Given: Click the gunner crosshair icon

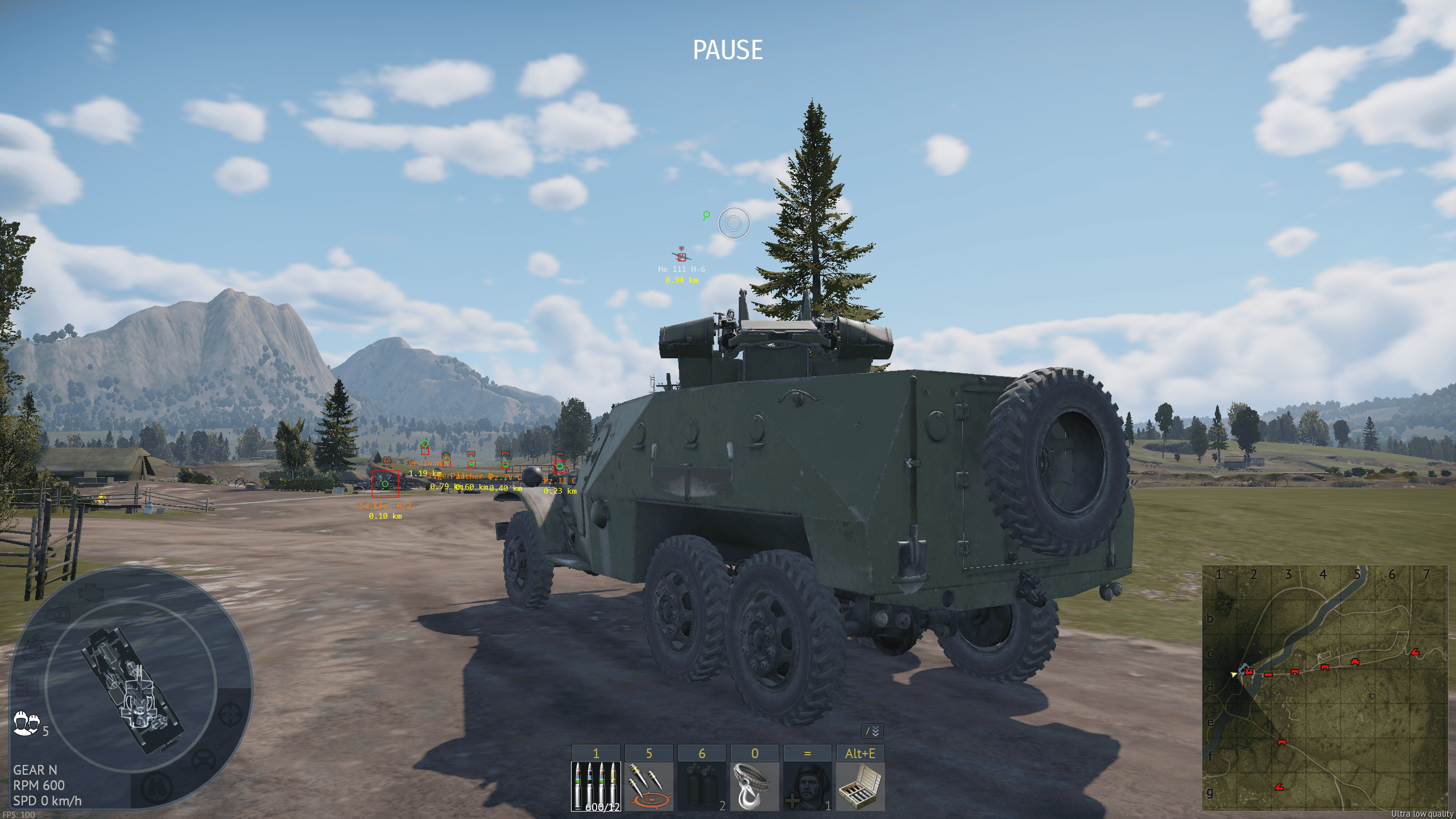Looking at the screenshot, I should [x=230, y=713].
